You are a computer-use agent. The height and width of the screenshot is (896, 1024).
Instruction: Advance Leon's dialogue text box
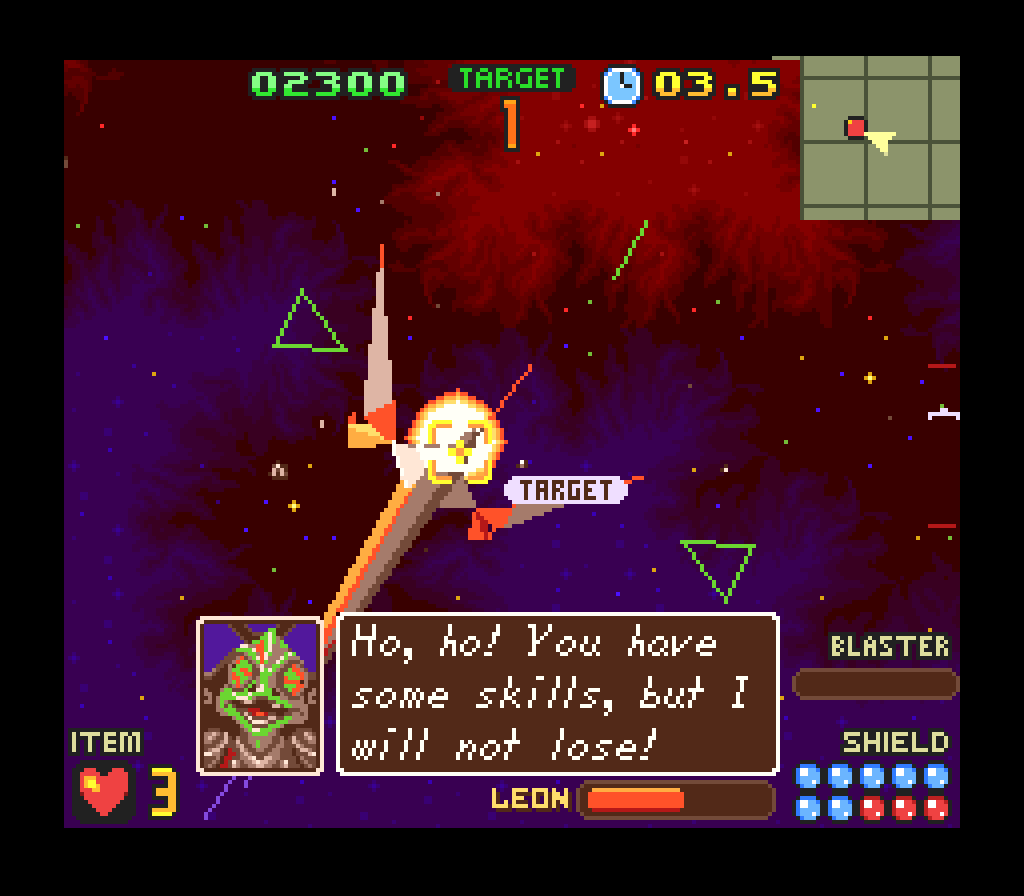point(557,694)
